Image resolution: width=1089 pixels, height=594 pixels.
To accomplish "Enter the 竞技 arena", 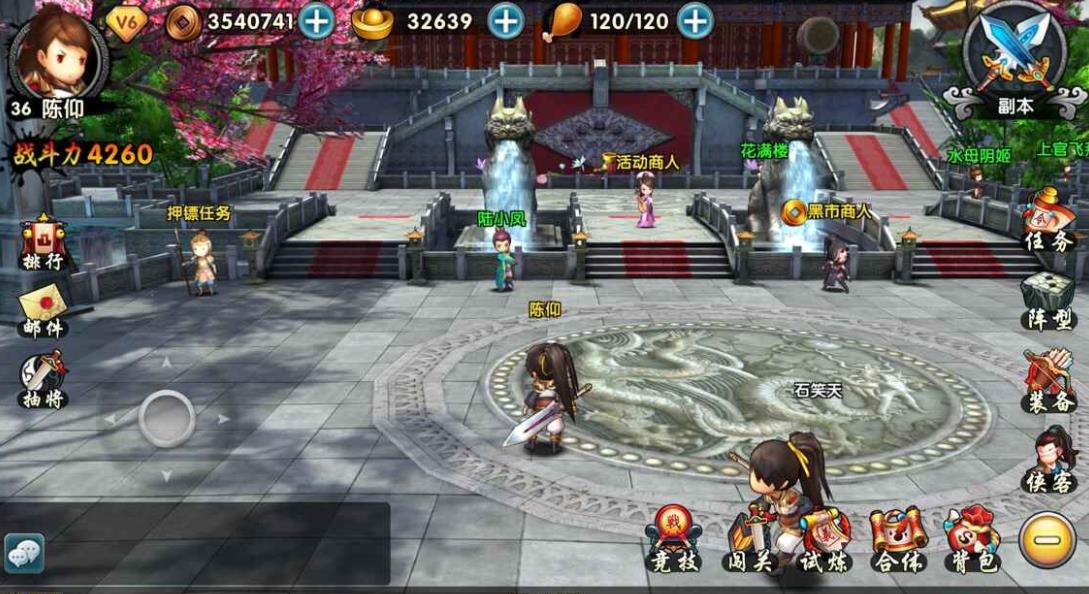I will tap(672, 540).
